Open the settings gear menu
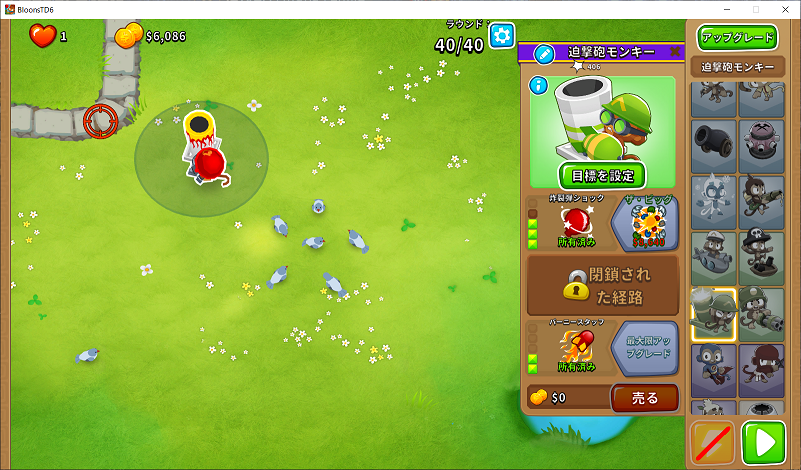 pyautogui.click(x=501, y=35)
